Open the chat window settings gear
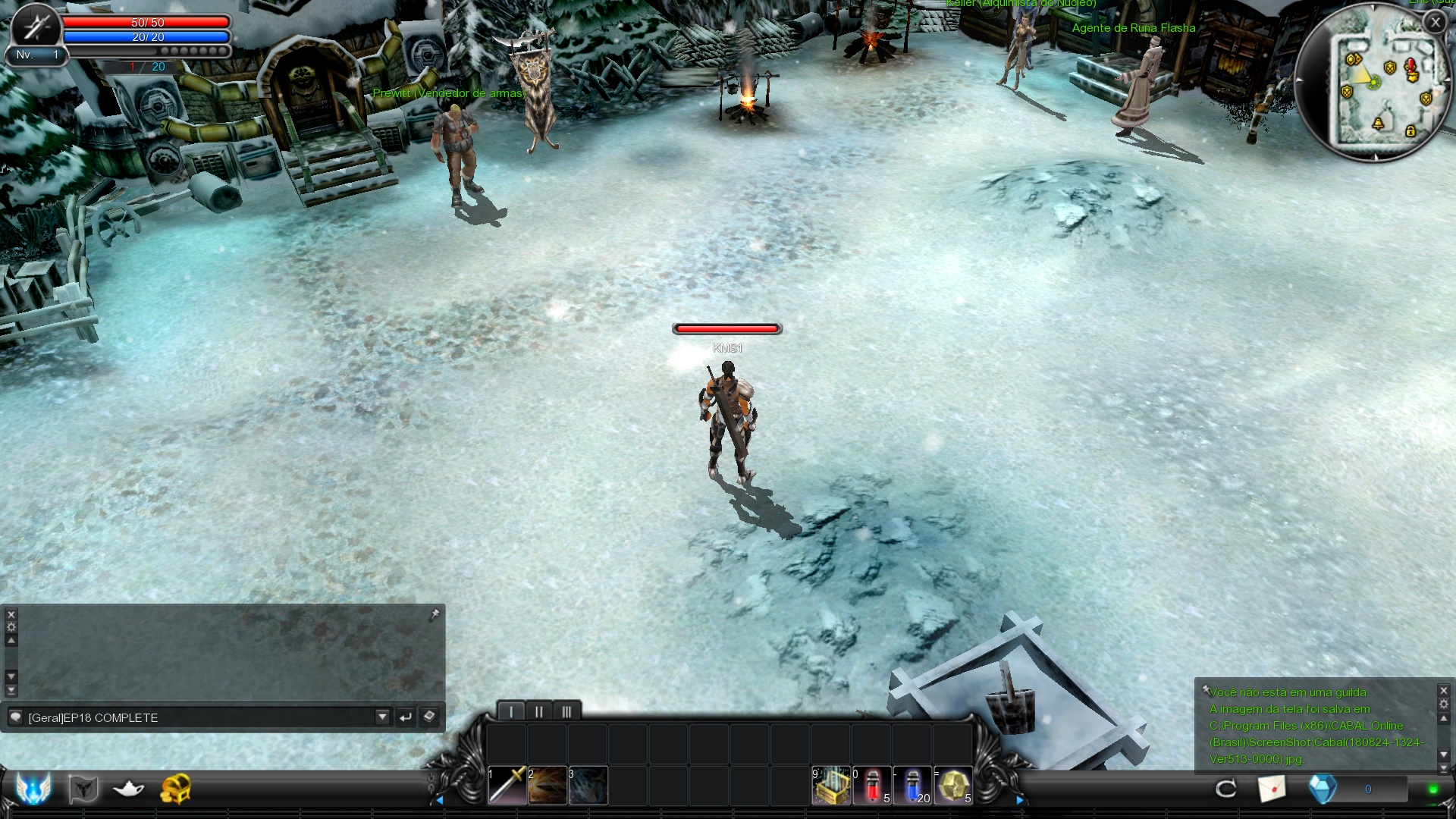1456x819 pixels. (11, 627)
